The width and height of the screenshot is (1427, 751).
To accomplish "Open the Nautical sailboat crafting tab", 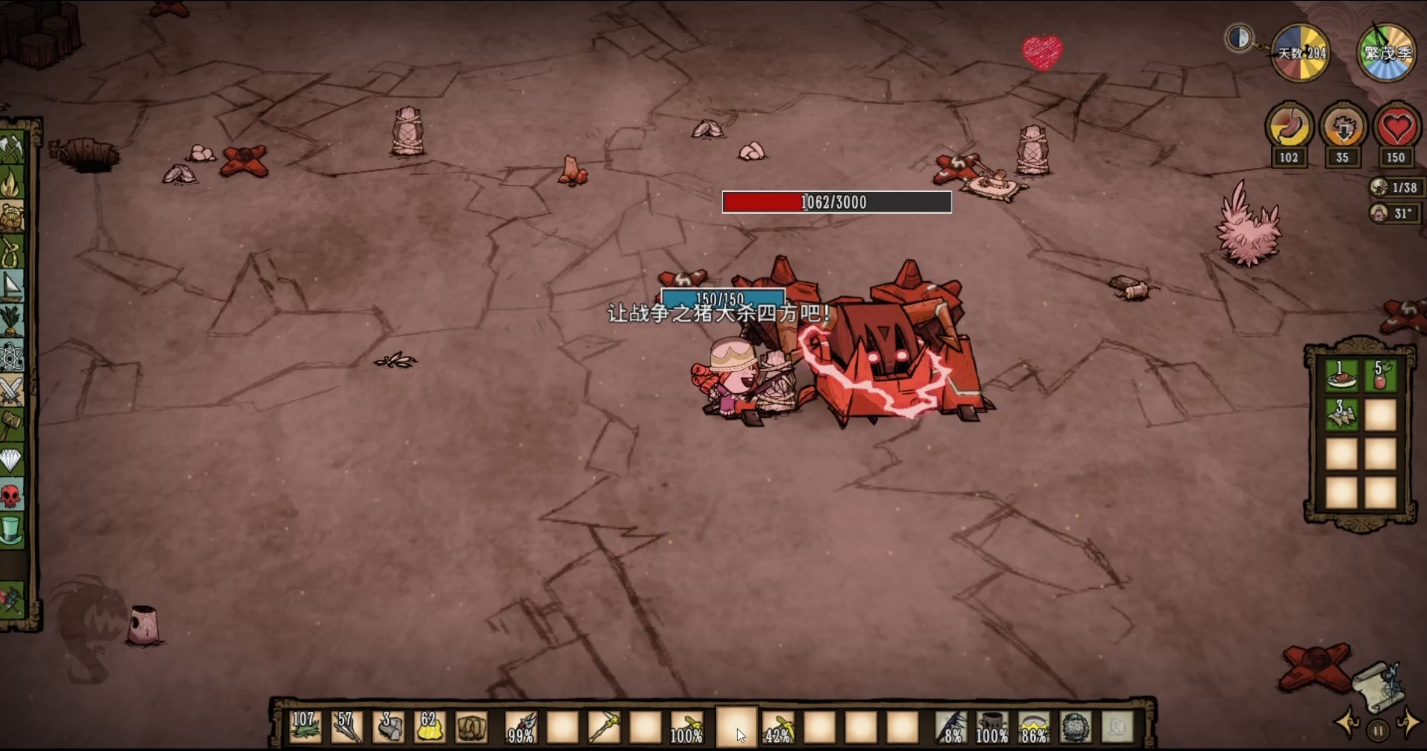I will click(12, 286).
